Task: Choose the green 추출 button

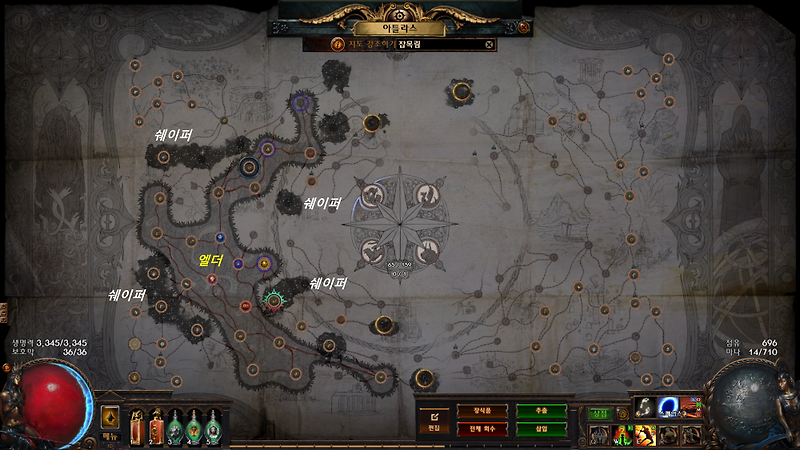Action: (x=540, y=410)
